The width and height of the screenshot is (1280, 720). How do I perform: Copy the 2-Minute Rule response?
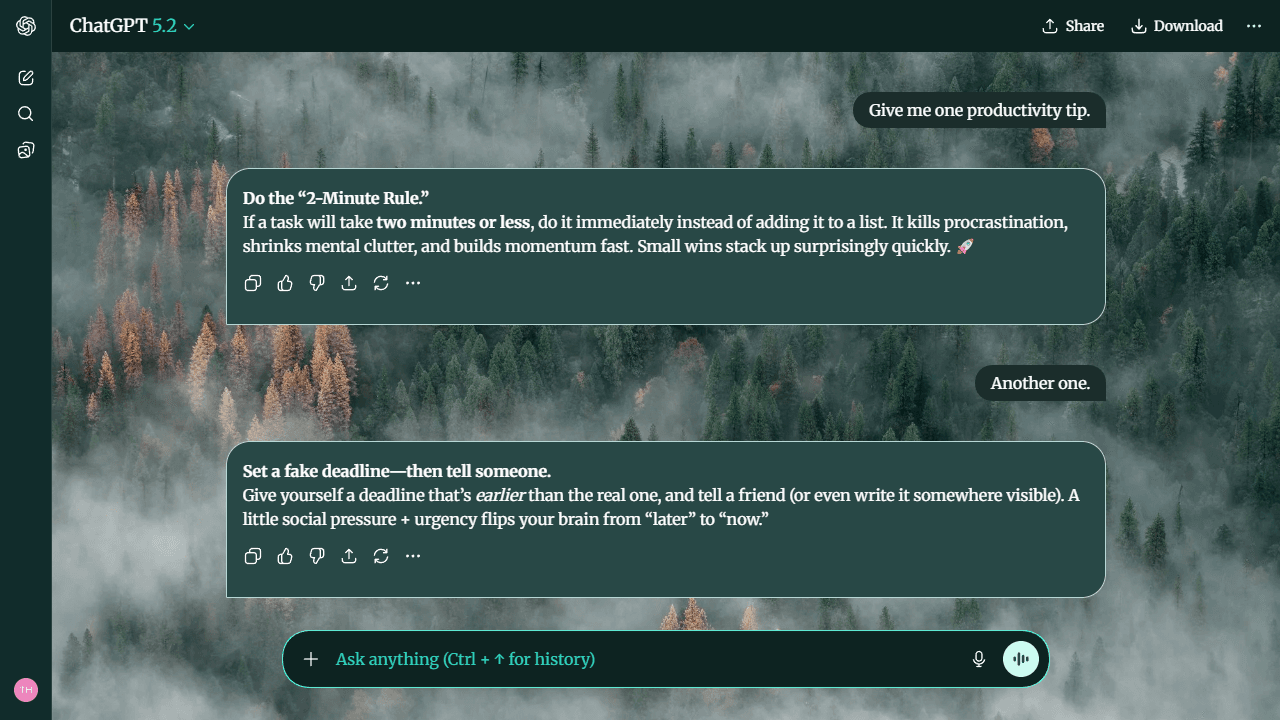tap(253, 283)
